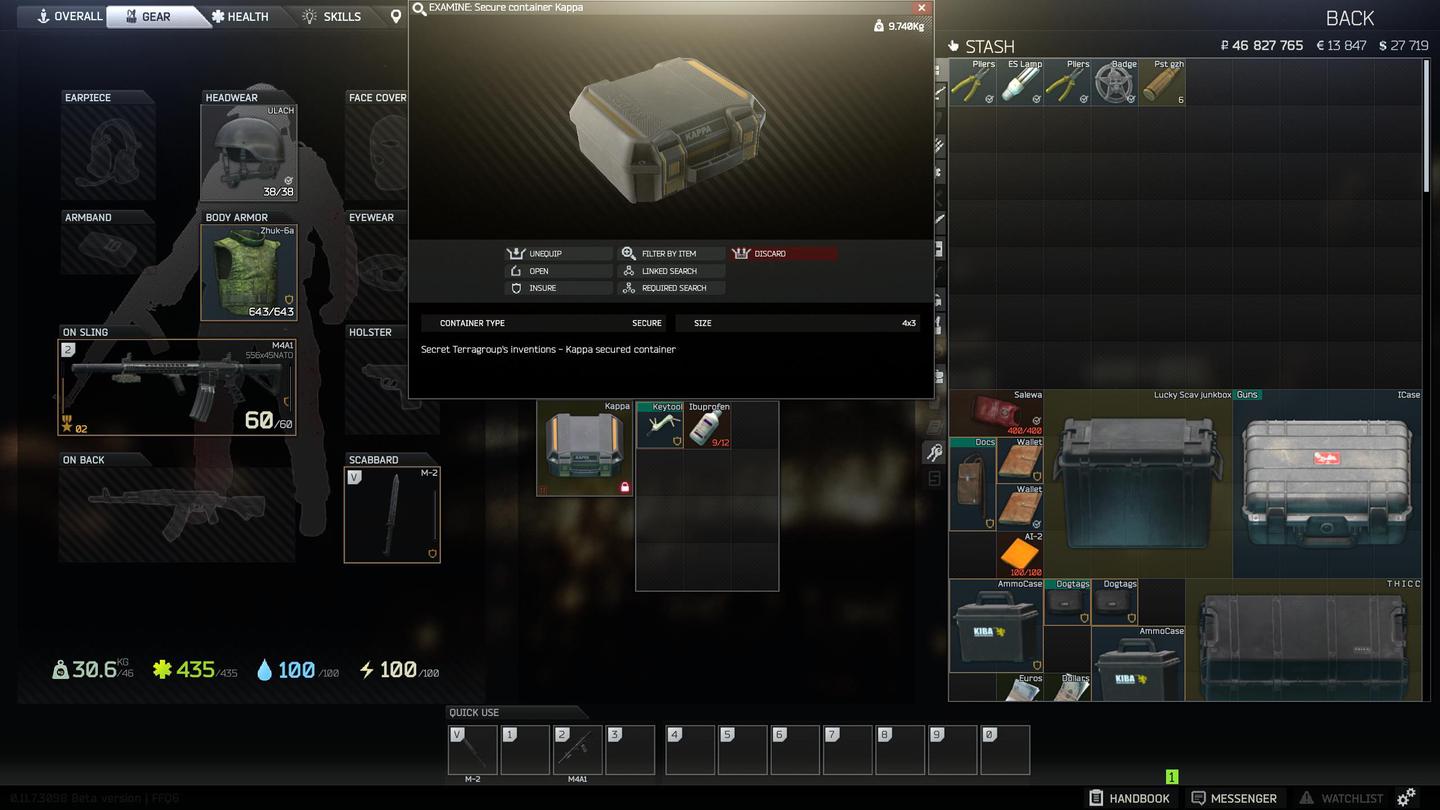Run a Linked Search
Viewport: 1440px width, 810px height.
[671, 271]
